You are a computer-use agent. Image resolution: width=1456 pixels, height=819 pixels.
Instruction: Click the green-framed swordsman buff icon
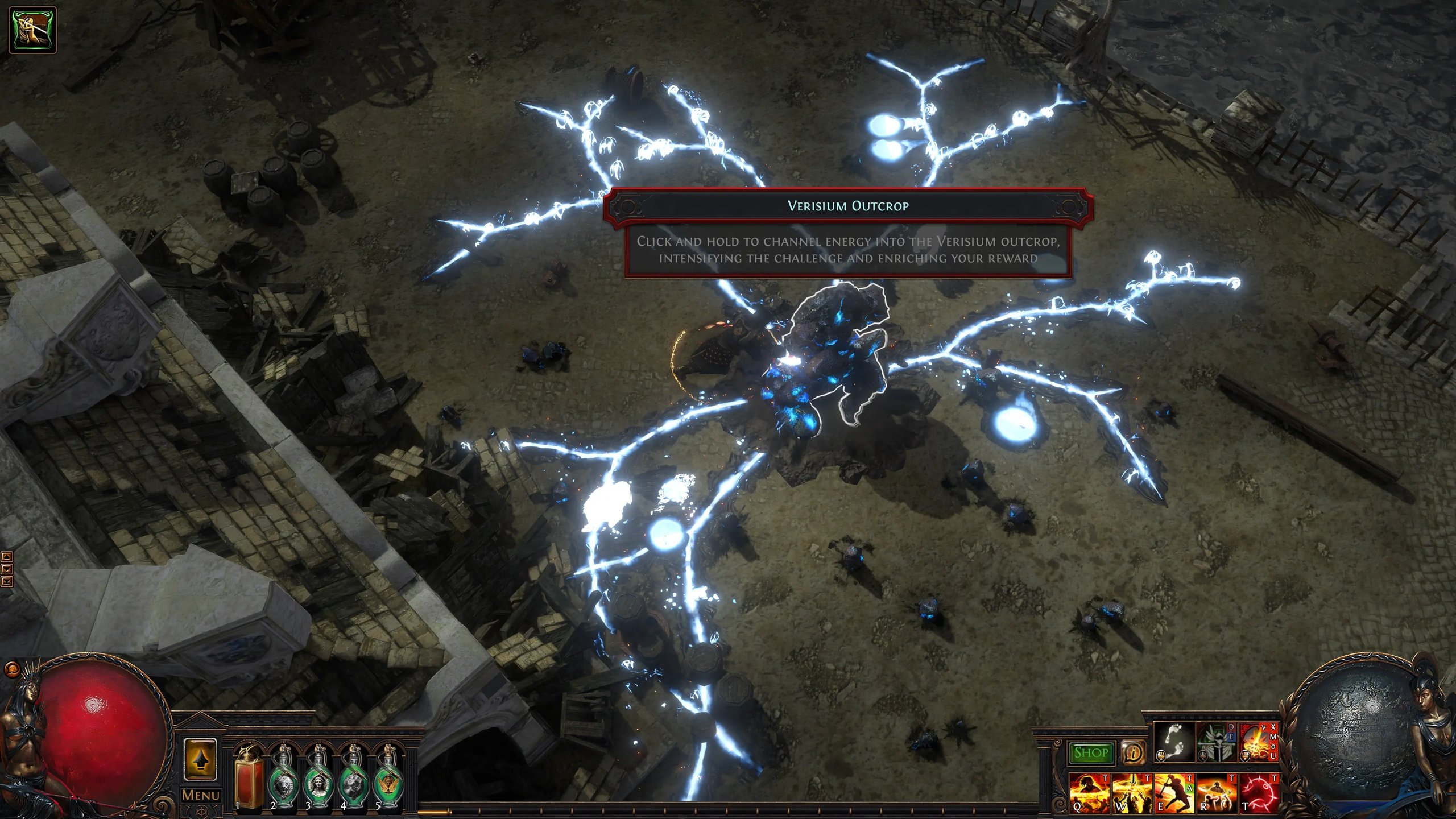coord(33,30)
